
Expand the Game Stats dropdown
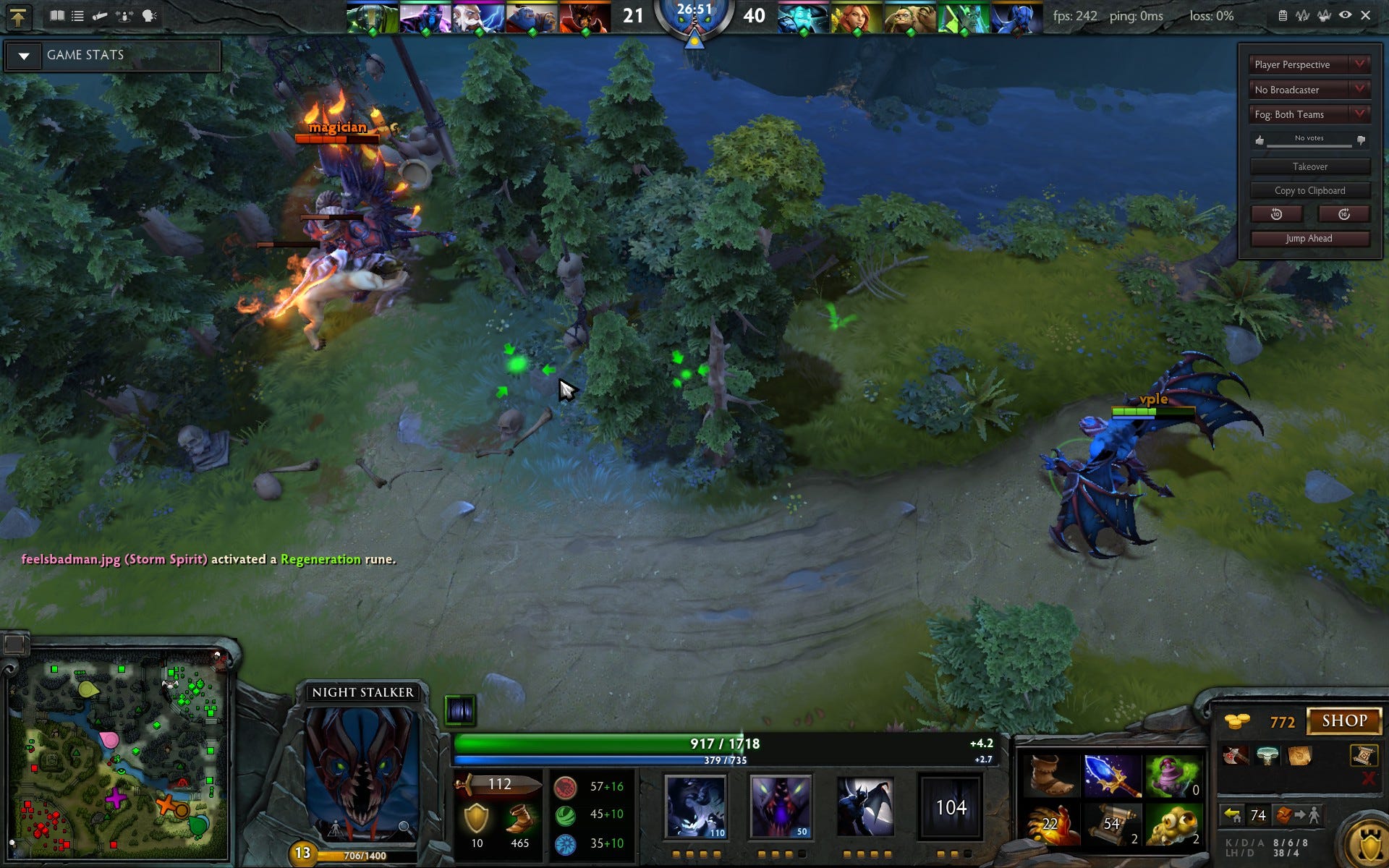[x=24, y=56]
